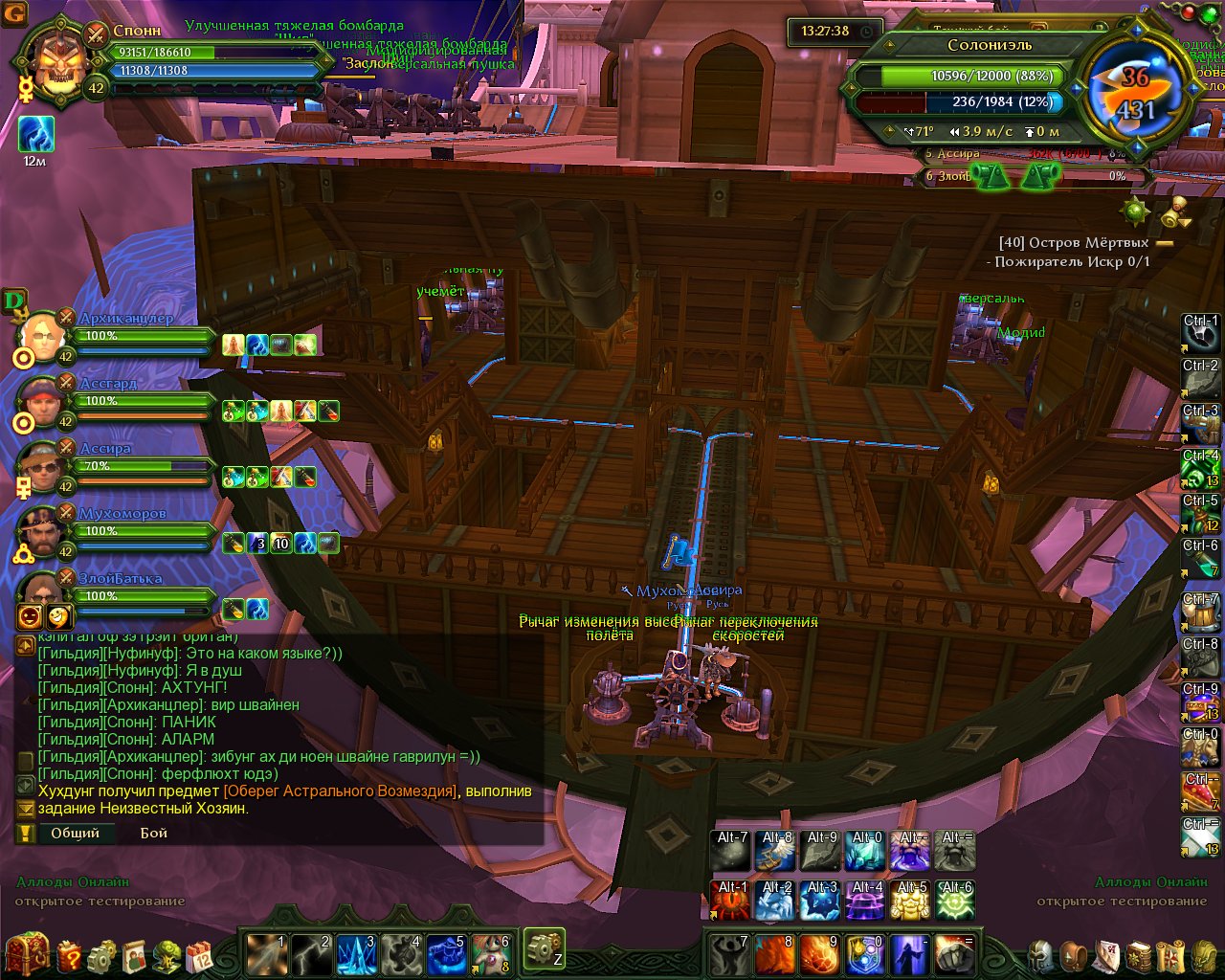Activate the stone fist ability in slot =
The image size is (1225, 980).
point(954,953)
